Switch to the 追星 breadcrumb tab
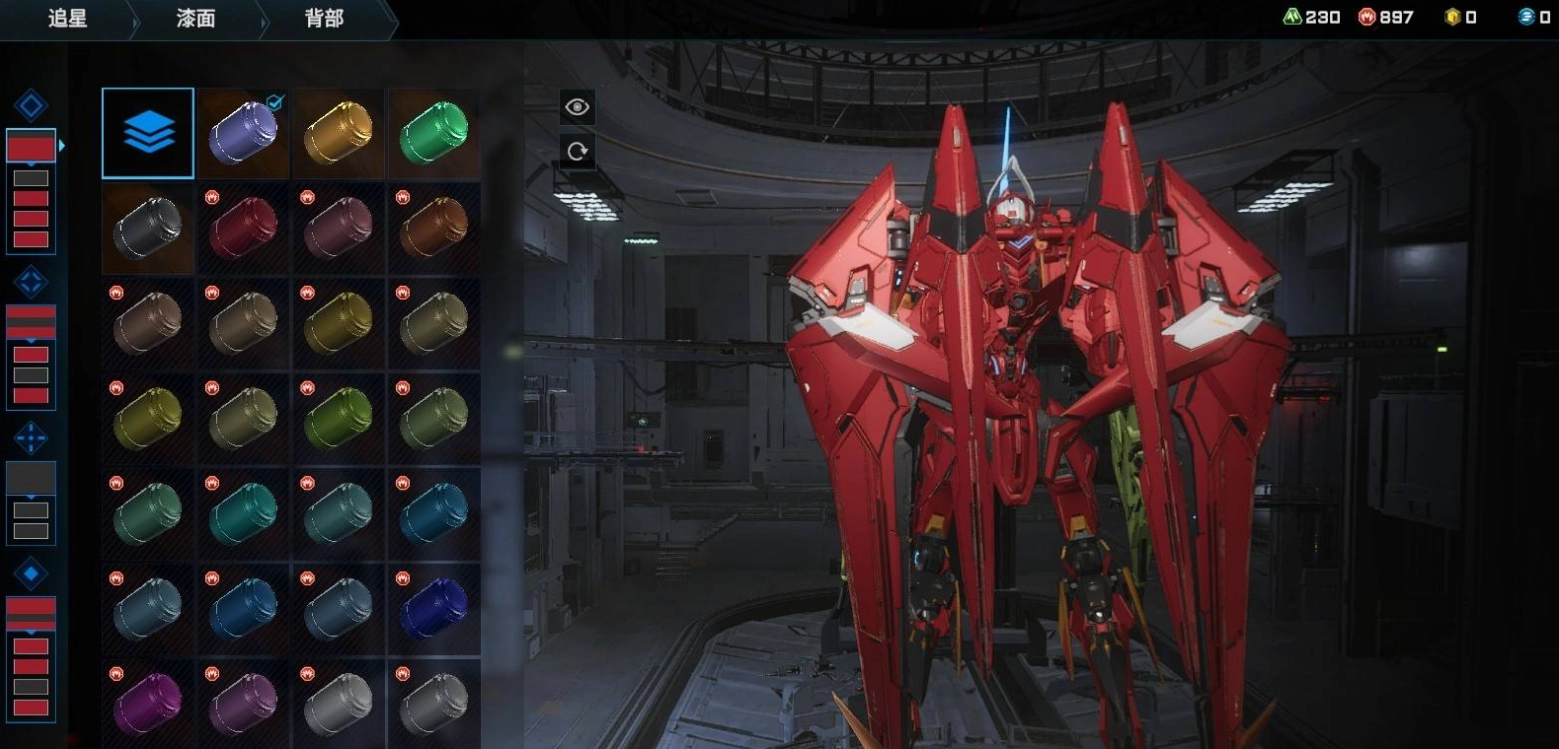1559x749 pixels. (x=67, y=19)
